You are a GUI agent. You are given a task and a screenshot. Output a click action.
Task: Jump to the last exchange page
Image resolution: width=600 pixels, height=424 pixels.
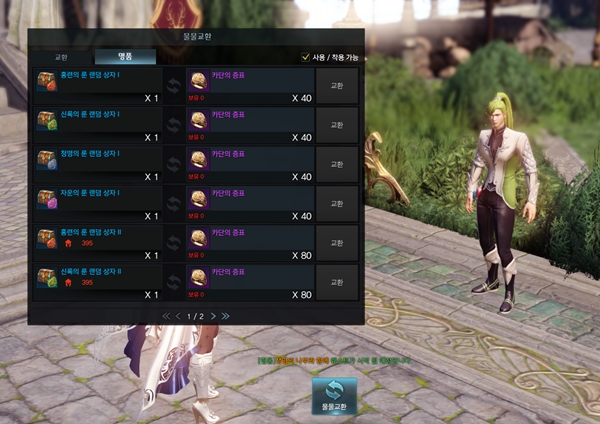[226, 316]
